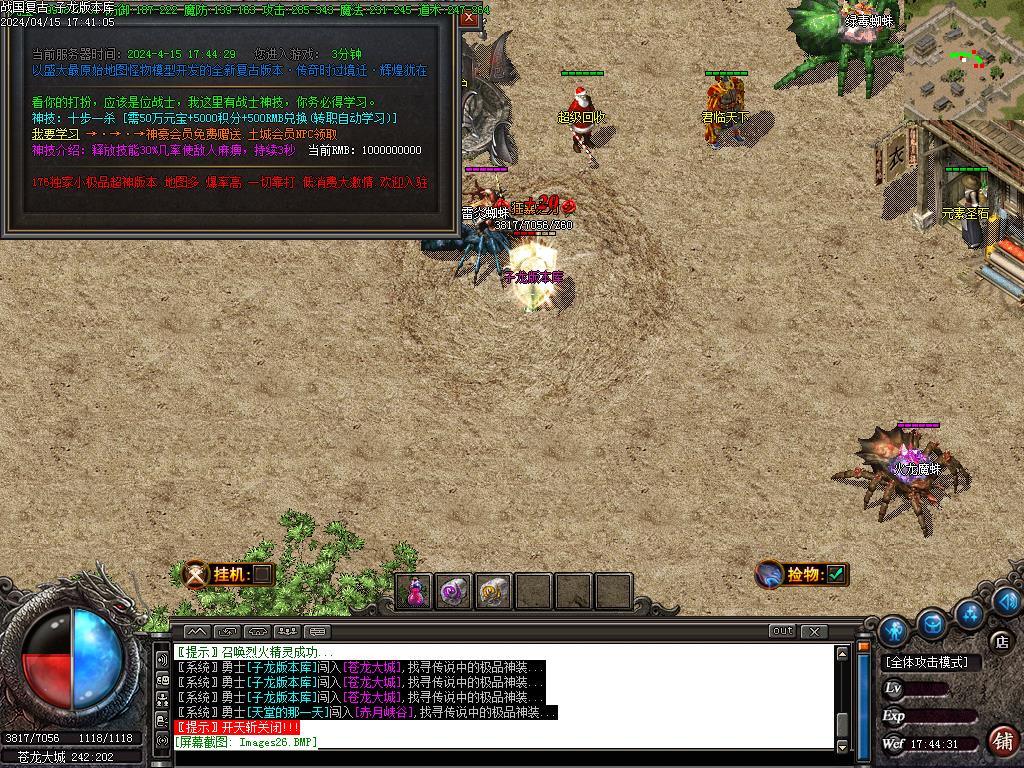Close the chat panel with X
Viewport: 1024px width, 768px height.
(x=814, y=631)
